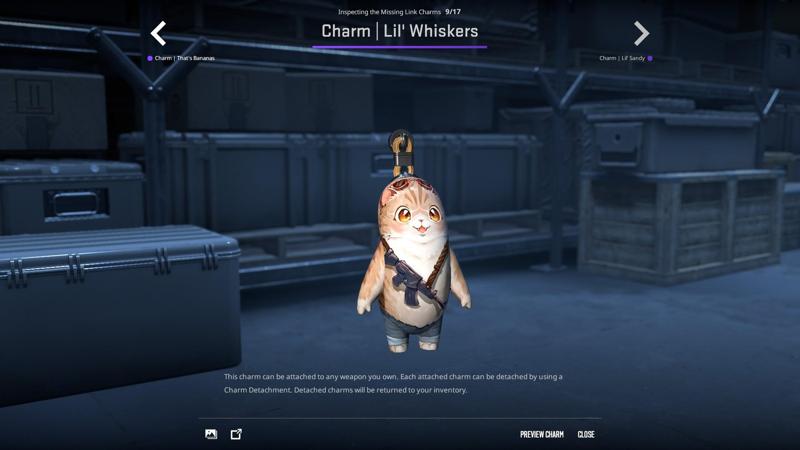Image resolution: width=800 pixels, height=450 pixels.
Task: Go to the next charm with right arrow
Action: point(641,34)
